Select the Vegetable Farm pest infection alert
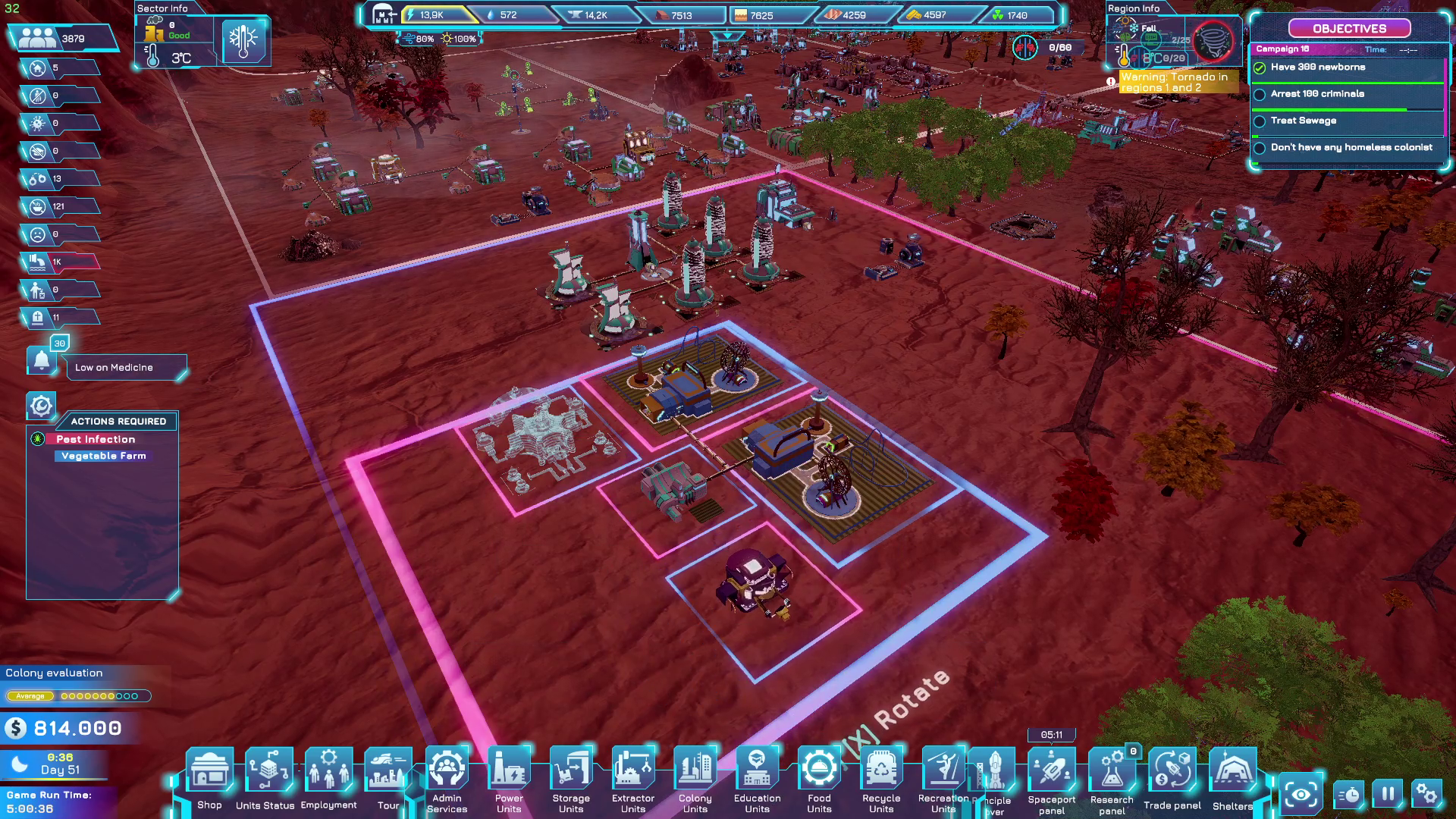The height and width of the screenshot is (819, 1456). [104, 456]
